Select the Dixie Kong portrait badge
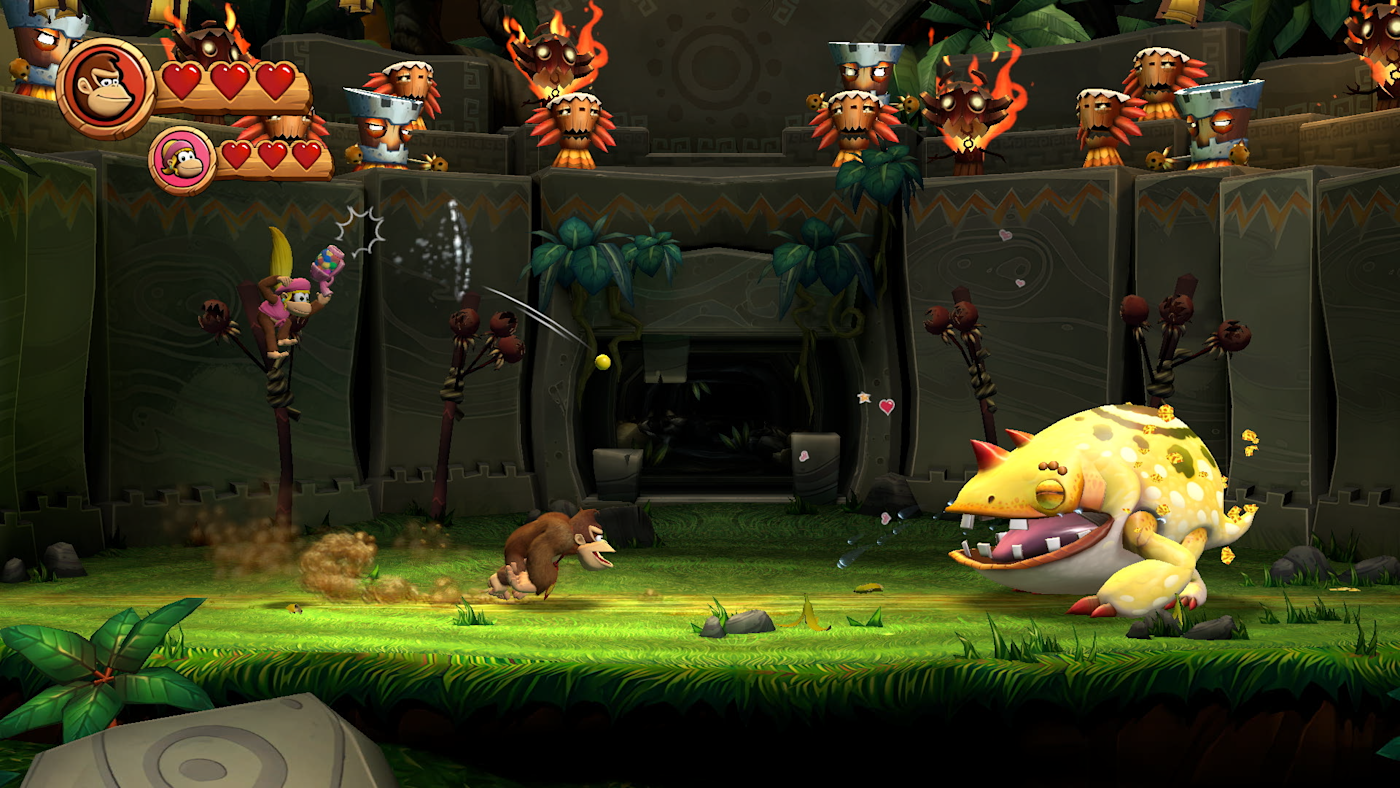This screenshot has height=788, width=1400. tap(183, 160)
